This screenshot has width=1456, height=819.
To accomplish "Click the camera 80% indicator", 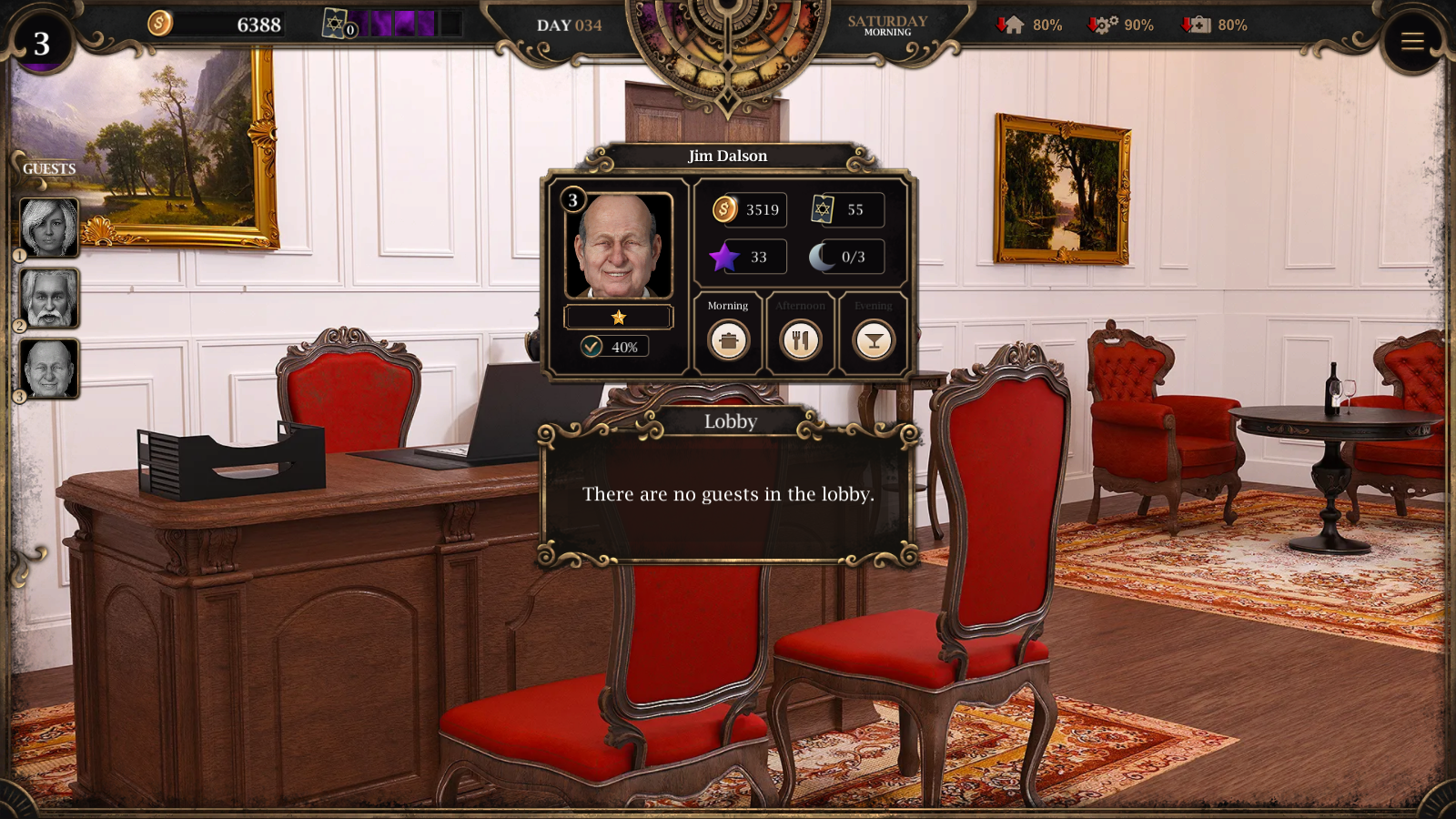I will pyautogui.click(x=1214, y=25).
